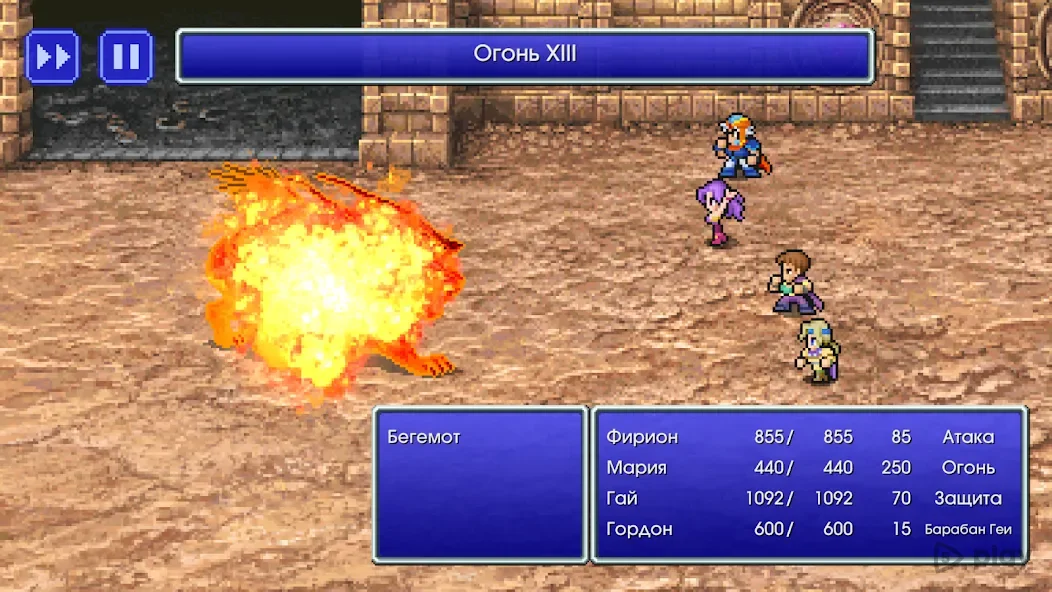Toggle the fast-forward battle speed button
Screen dimensions: 1052x592
tap(52, 57)
